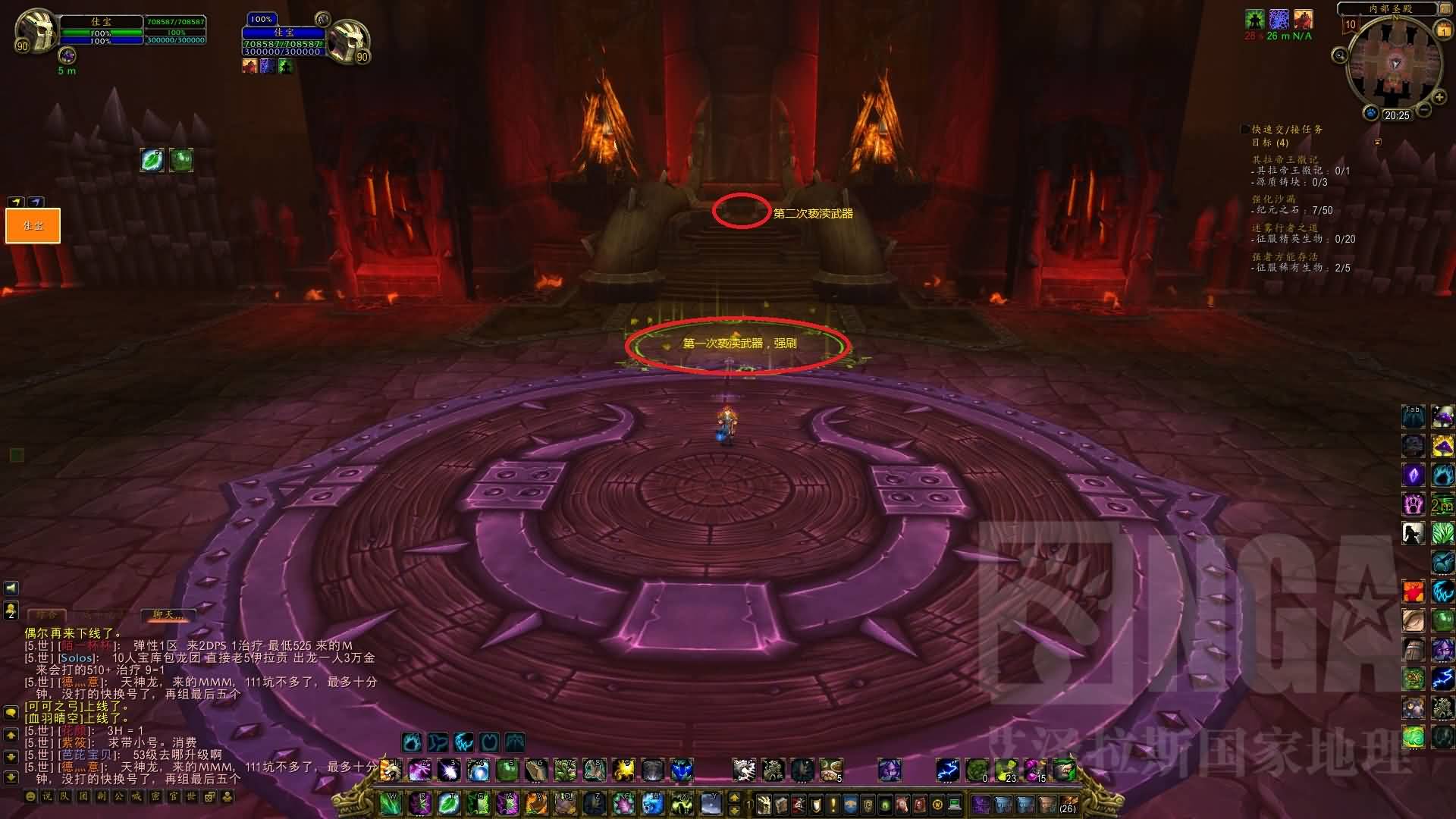Click the 说 say channel button

47,796
